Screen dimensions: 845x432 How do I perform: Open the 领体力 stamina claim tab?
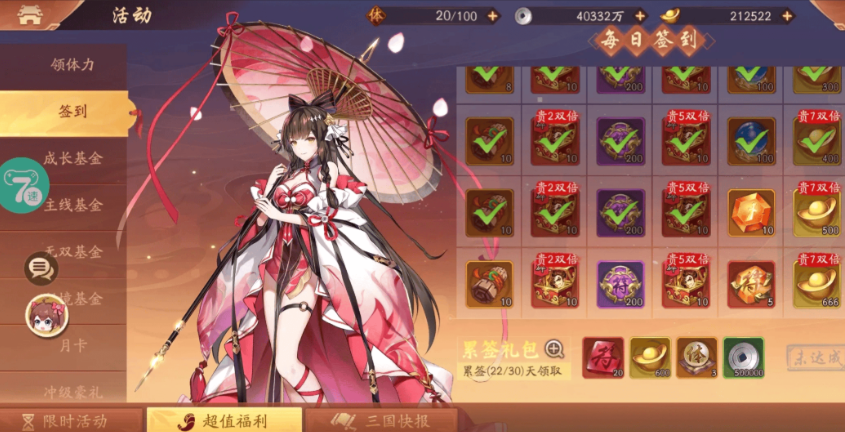pos(72,64)
